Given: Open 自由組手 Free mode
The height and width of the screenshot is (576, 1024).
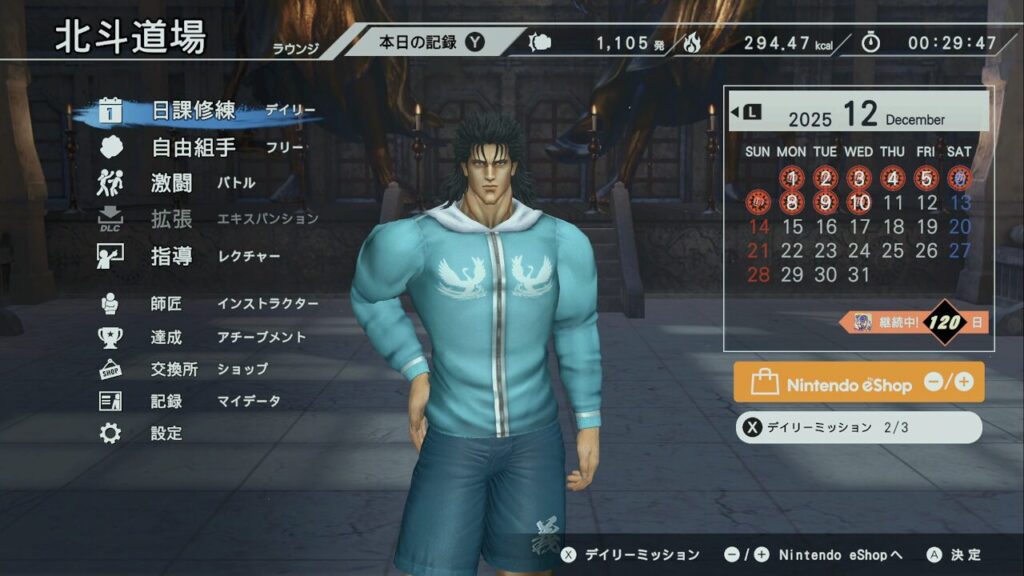Looking at the screenshot, I should pyautogui.click(x=193, y=148).
